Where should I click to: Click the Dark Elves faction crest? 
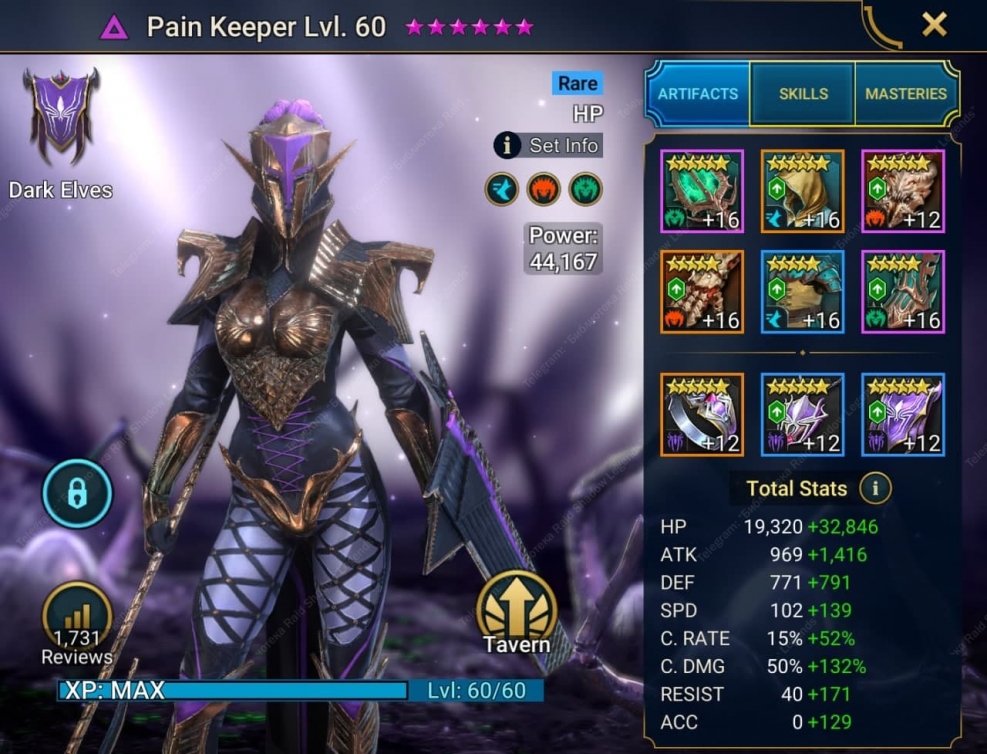click(x=61, y=117)
